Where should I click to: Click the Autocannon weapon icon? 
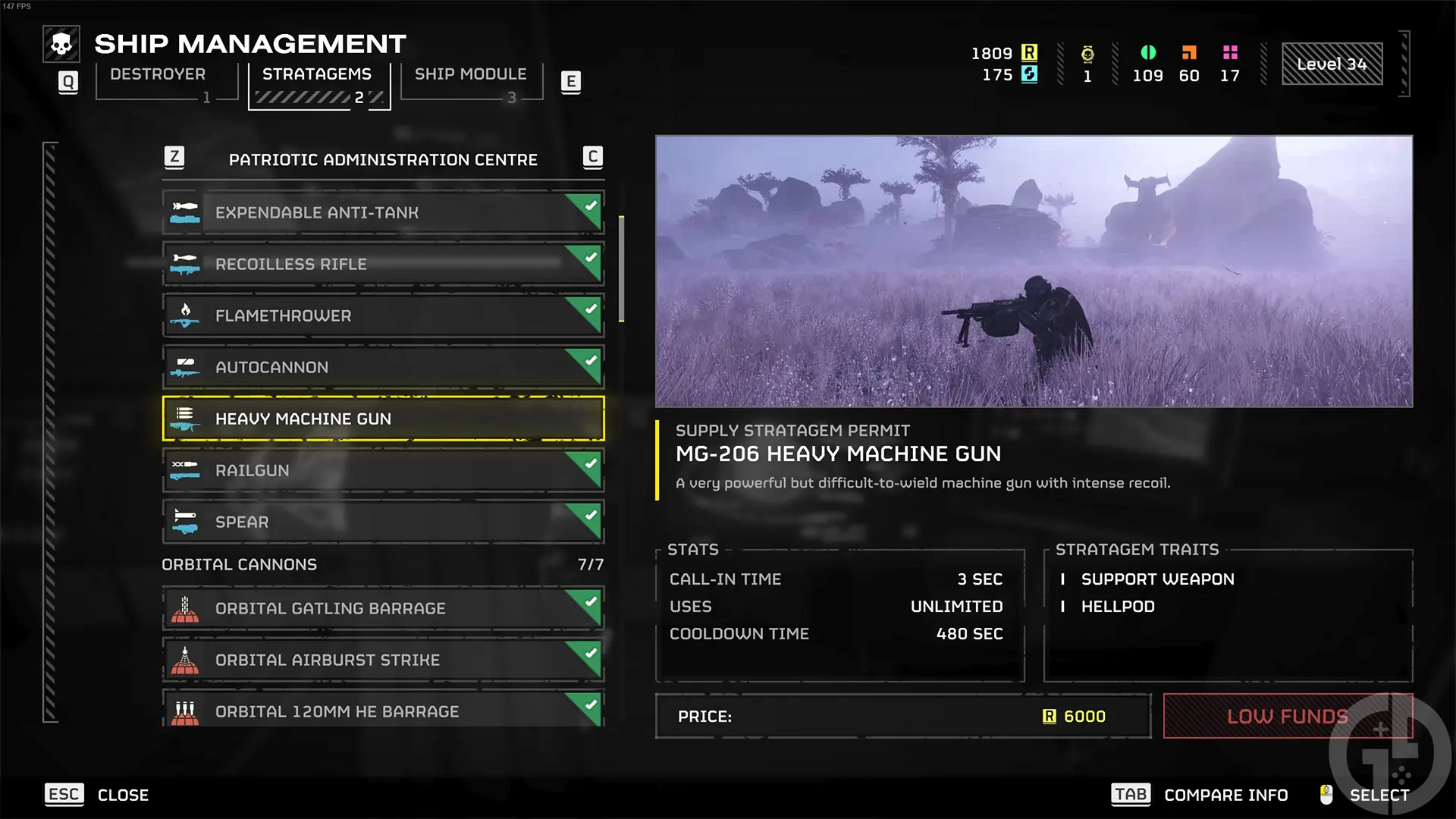186,367
